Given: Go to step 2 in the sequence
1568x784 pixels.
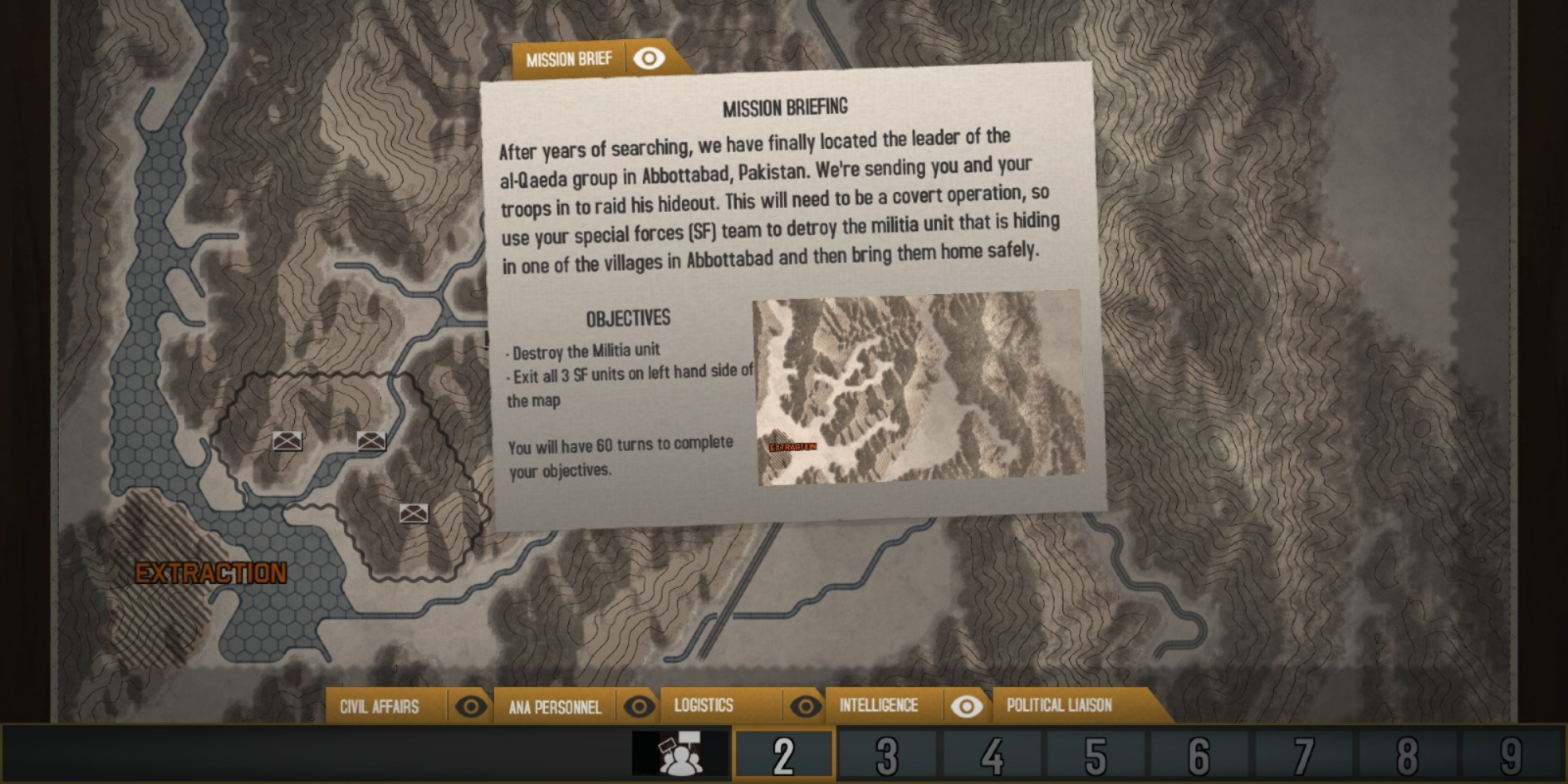Looking at the screenshot, I should [783, 756].
